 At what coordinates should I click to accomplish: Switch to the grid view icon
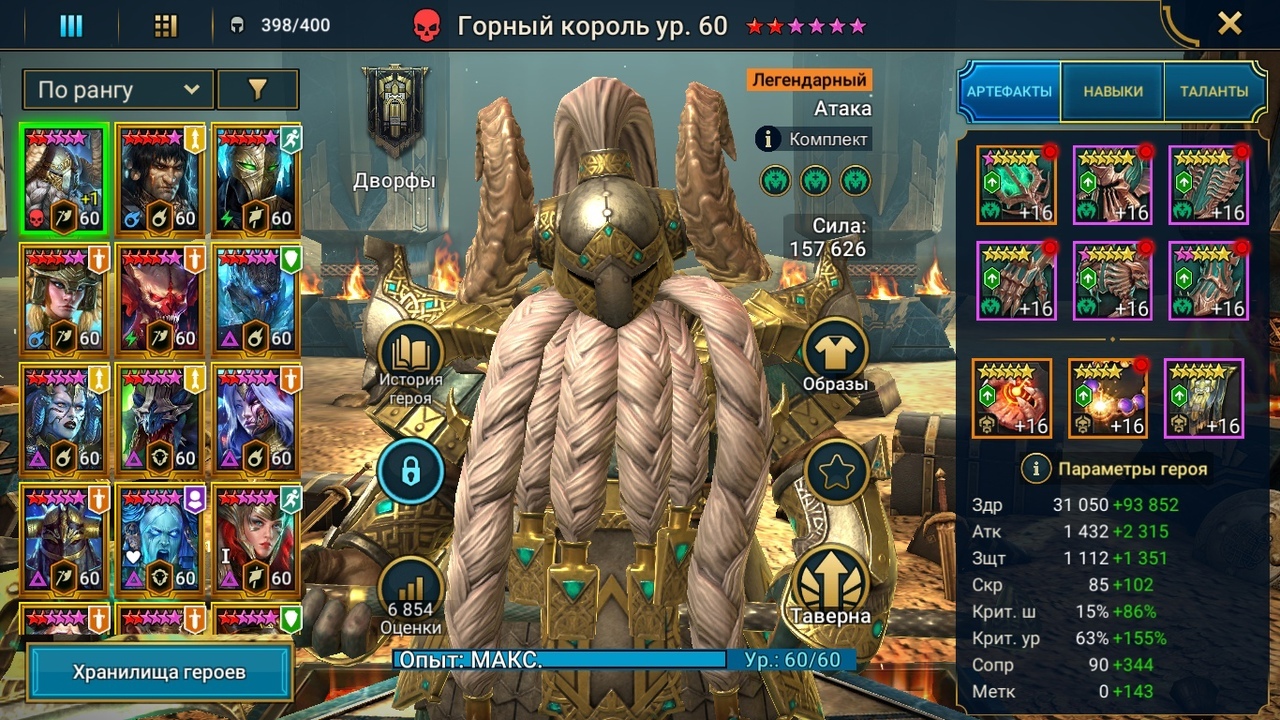tap(166, 26)
